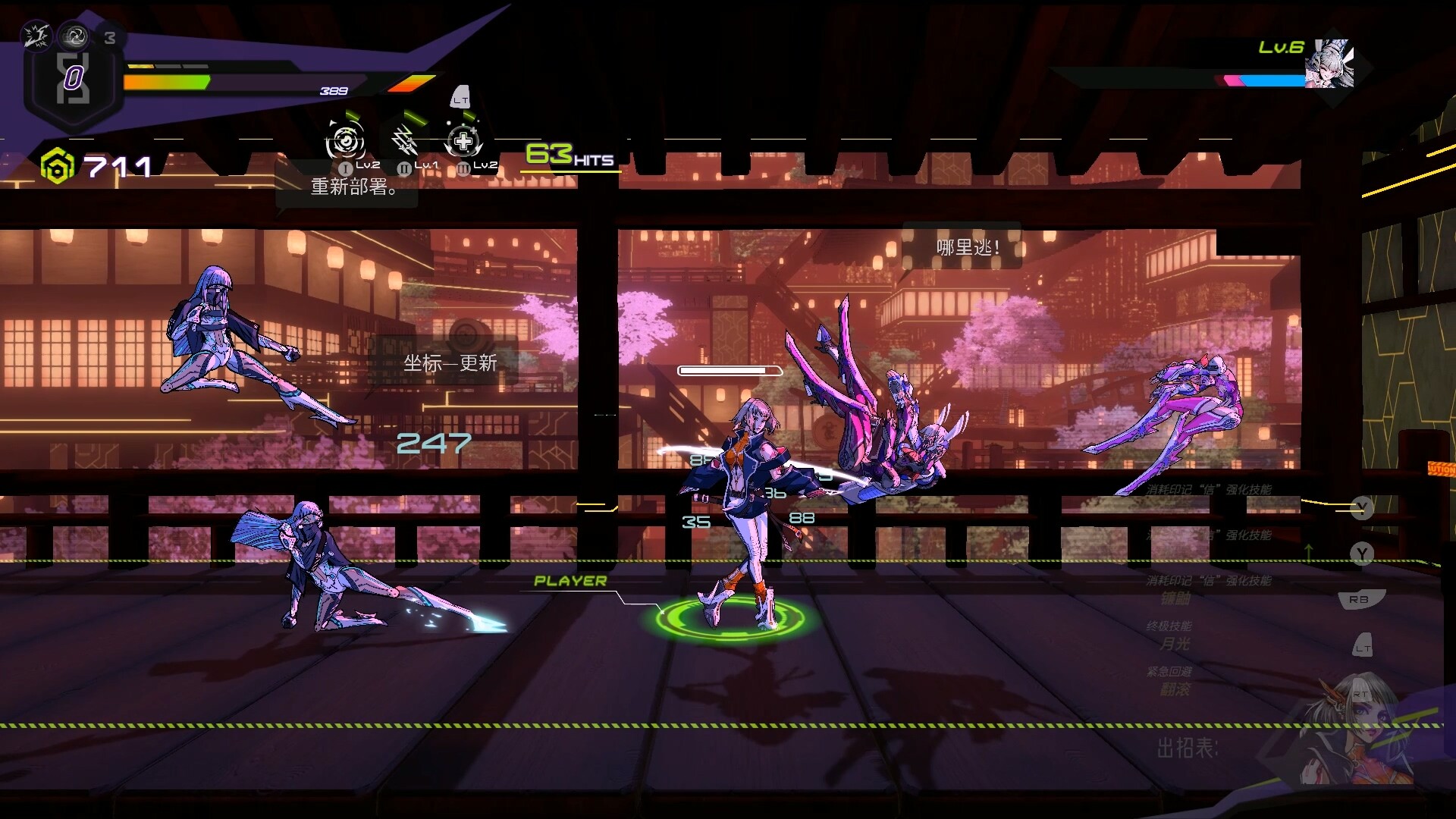The image size is (1456, 819).
Task: Use the healing cross skill icon
Action: (463, 141)
